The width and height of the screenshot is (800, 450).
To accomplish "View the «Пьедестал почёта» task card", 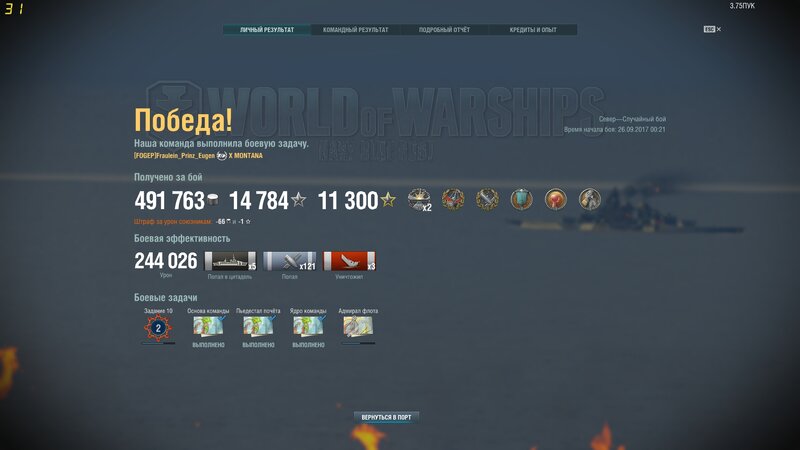I will pos(258,327).
